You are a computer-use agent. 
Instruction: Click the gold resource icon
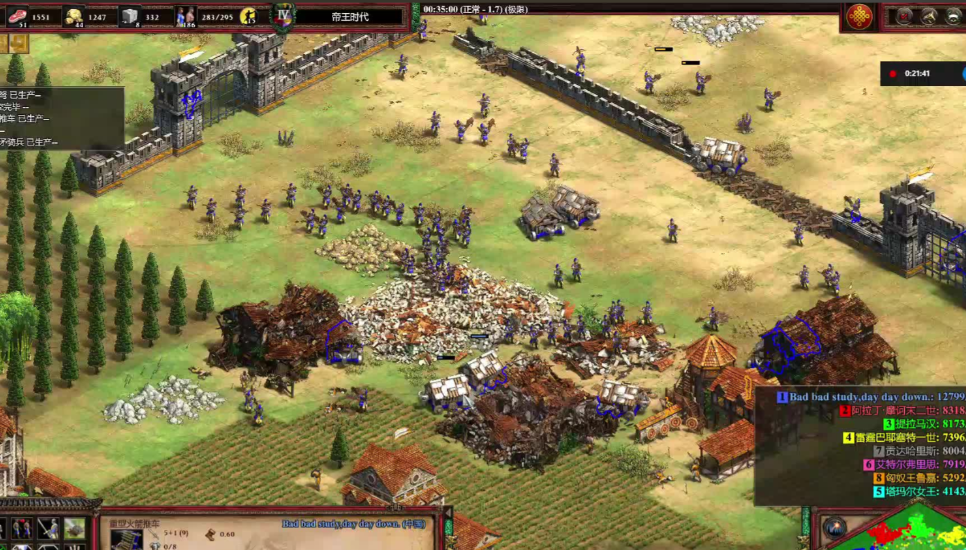(74, 16)
